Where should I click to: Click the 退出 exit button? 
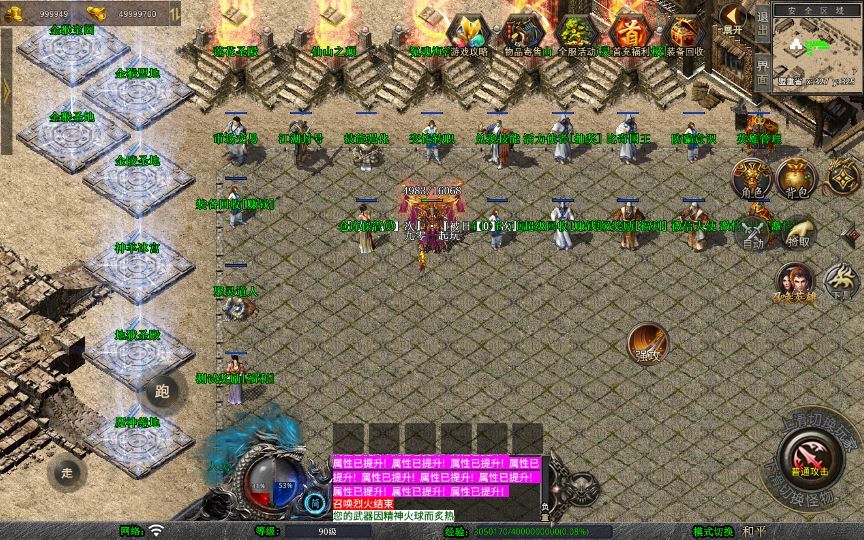(x=762, y=21)
